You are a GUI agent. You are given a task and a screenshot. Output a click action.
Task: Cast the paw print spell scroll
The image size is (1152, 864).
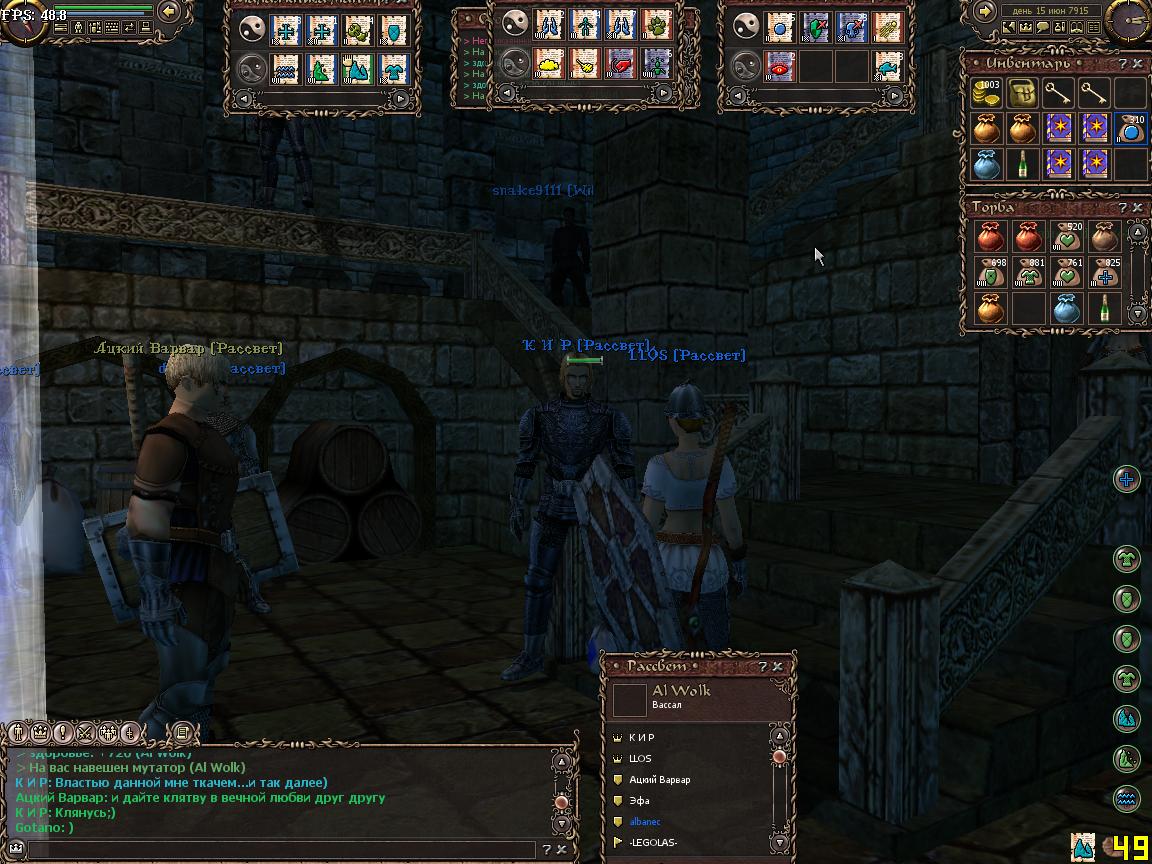point(657,26)
